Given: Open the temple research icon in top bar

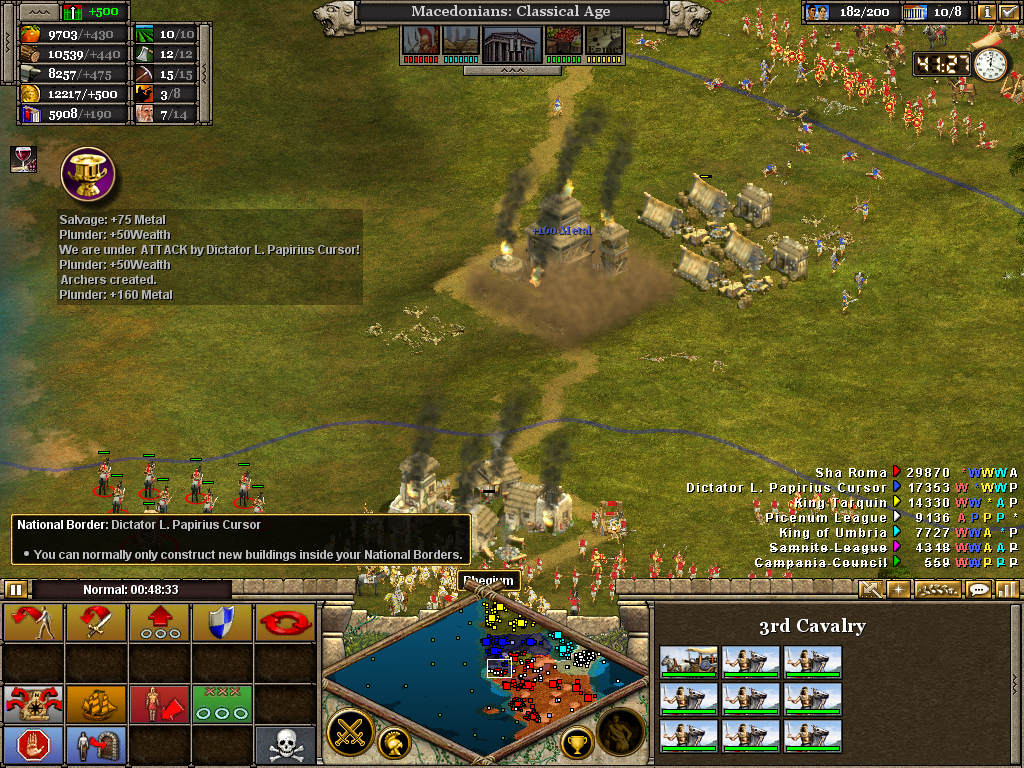Looking at the screenshot, I should (511, 42).
